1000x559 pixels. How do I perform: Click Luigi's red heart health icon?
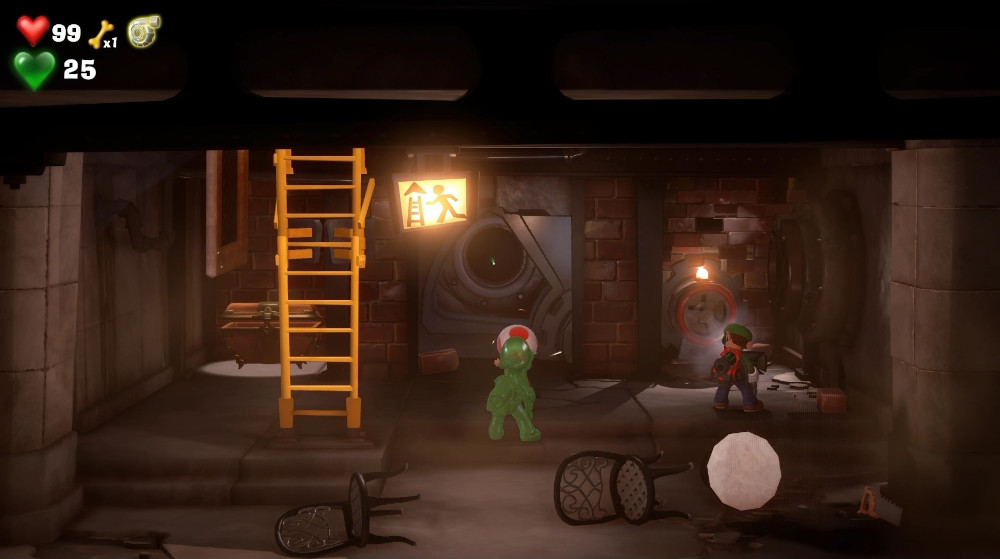tap(33, 31)
